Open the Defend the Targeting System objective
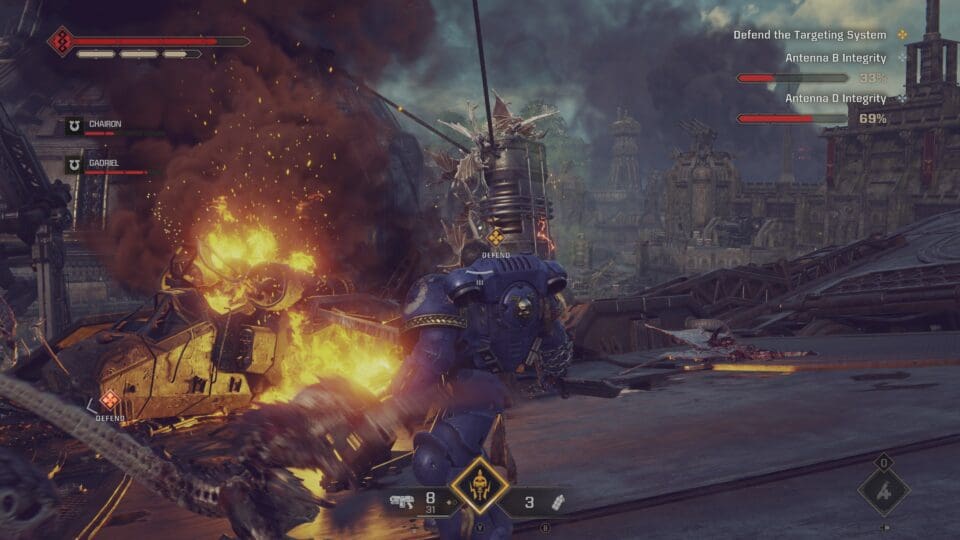Screen dimensions: 960x540 [x=809, y=35]
